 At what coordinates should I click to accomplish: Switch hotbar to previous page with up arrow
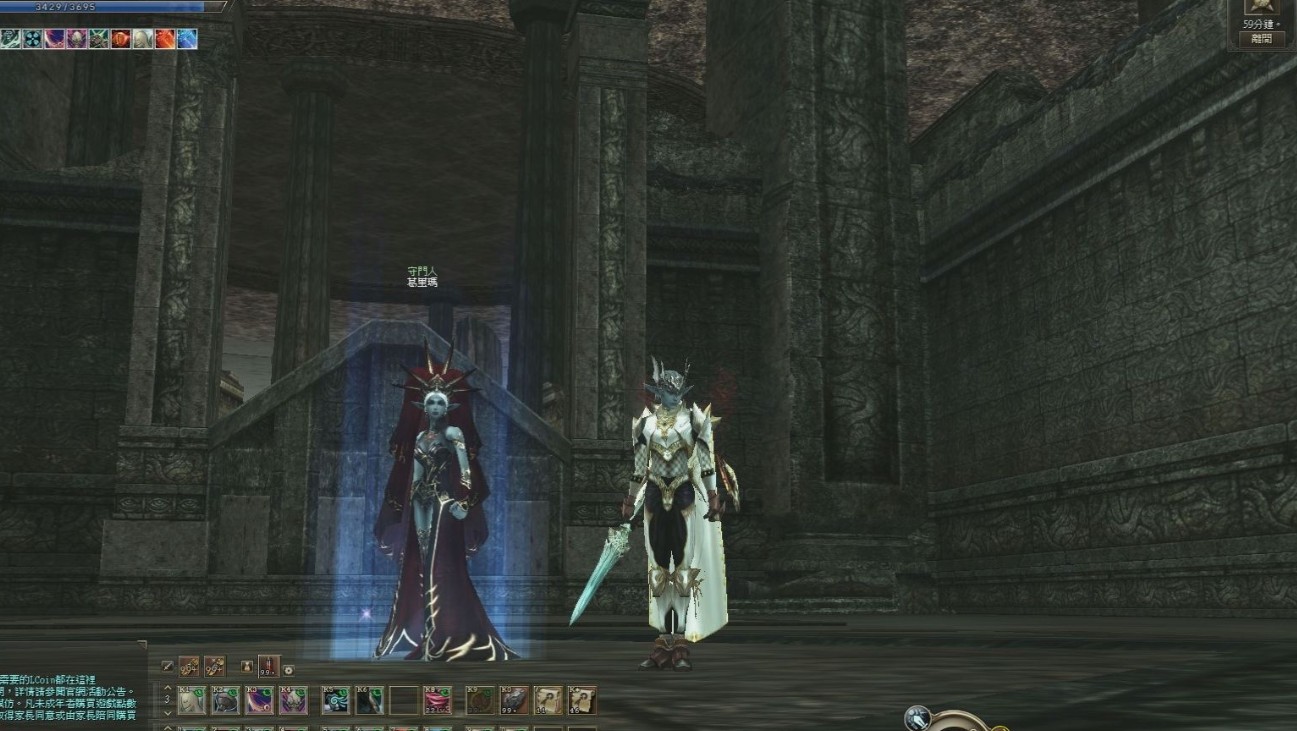click(x=167, y=688)
